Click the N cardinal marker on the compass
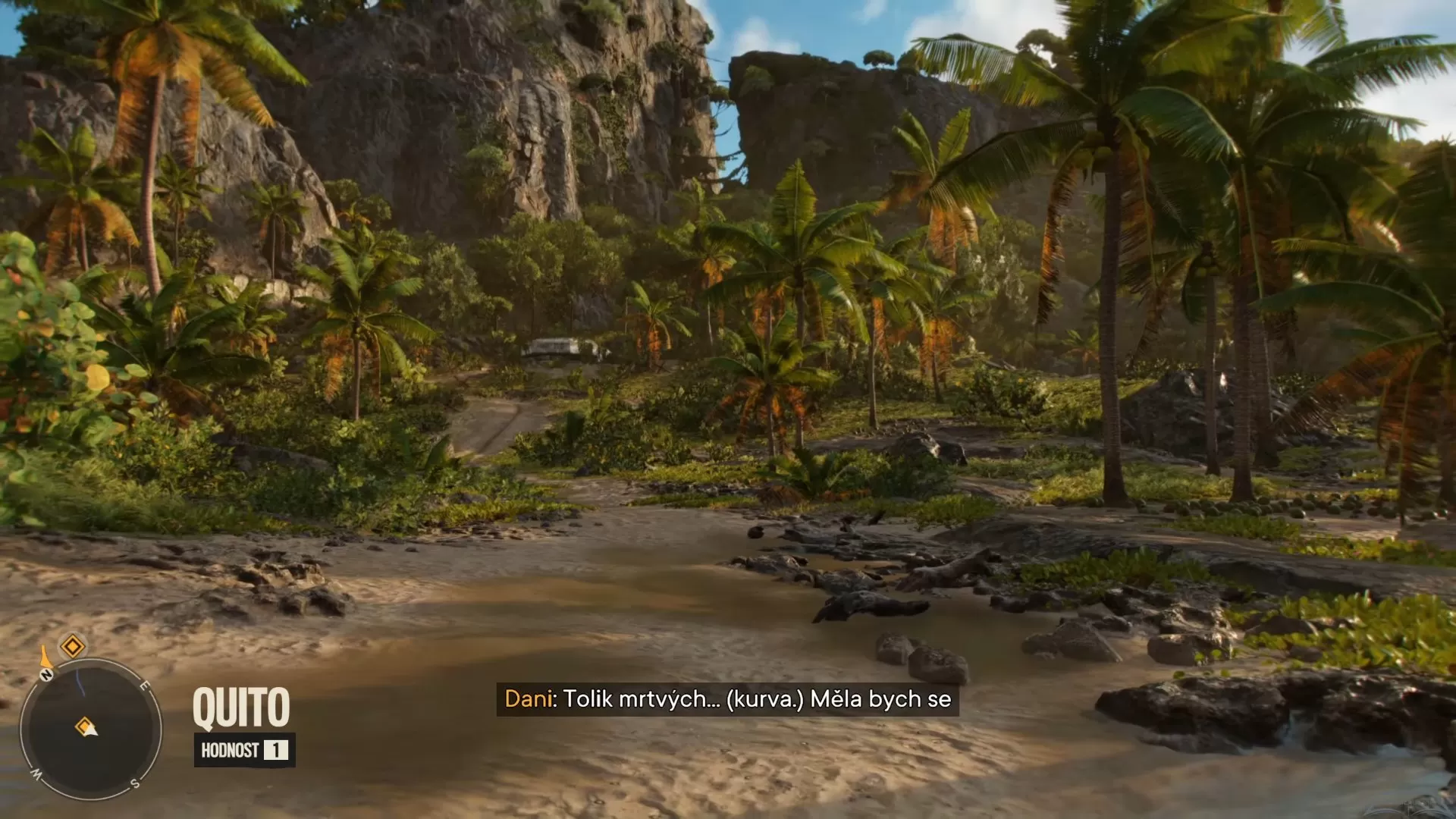 pyautogui.click(x=46, y=675)
